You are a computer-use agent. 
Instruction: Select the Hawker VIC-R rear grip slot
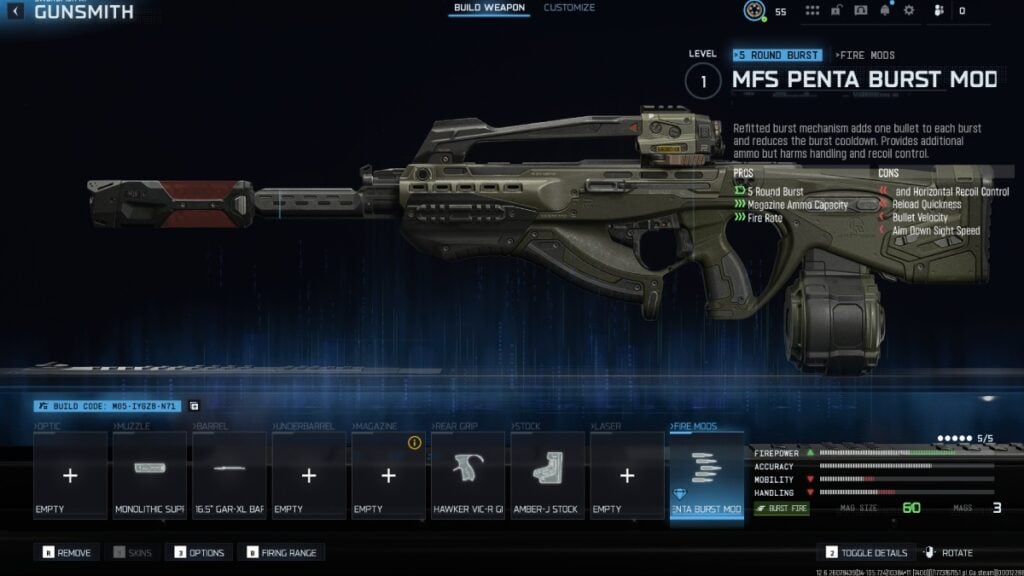[468, 475]
